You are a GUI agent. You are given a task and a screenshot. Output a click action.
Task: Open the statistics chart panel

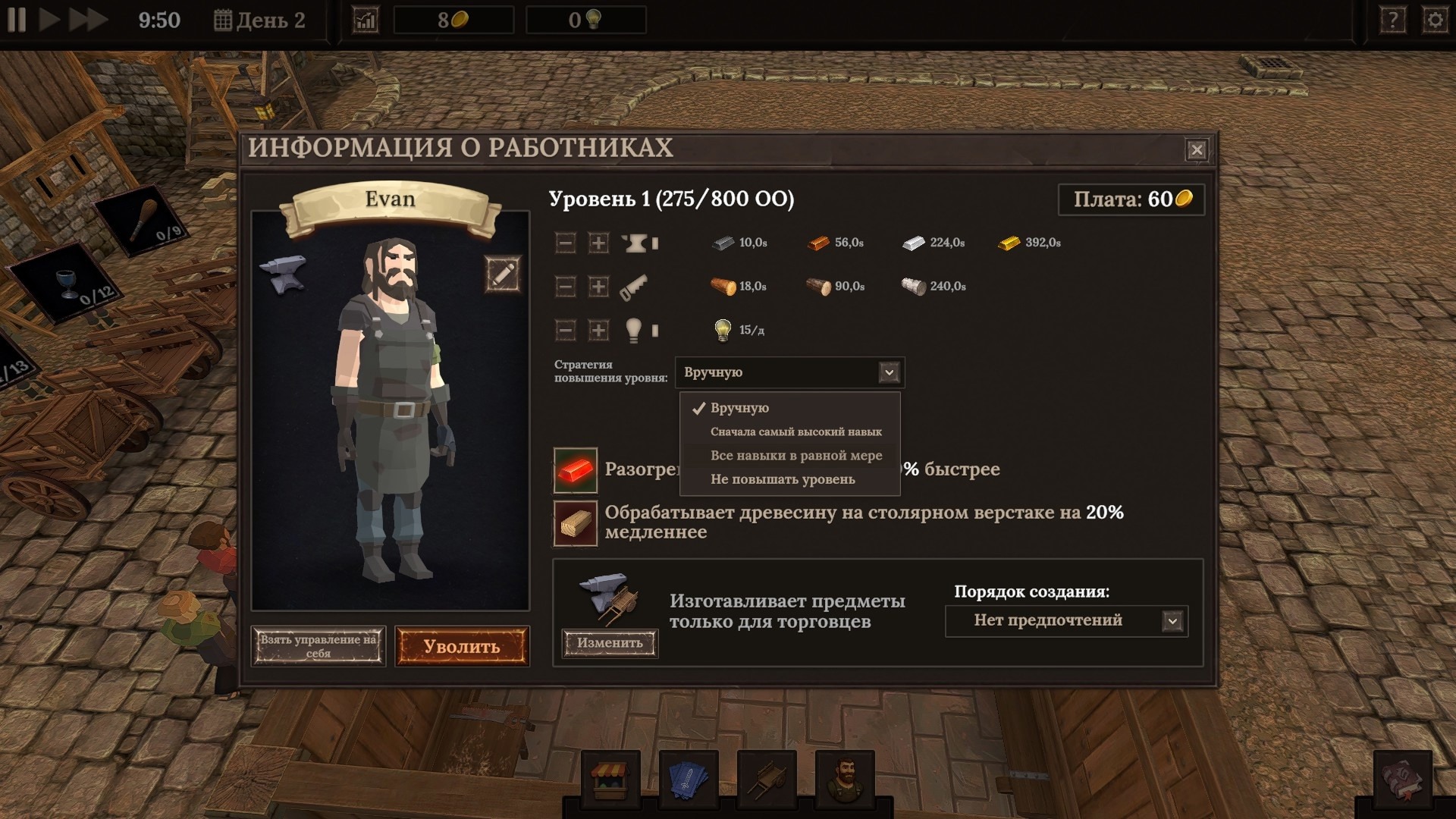pos(366,20)
